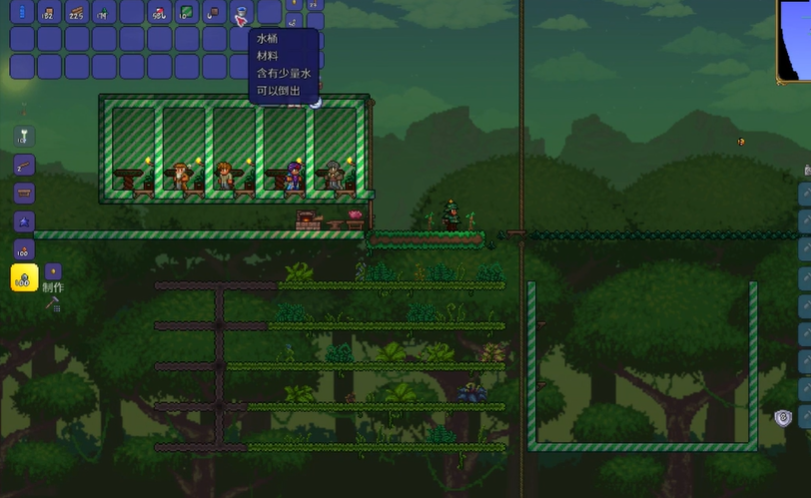Choose the torch crafting recipe
811x498 pixels.
click(x=24, y=136)
